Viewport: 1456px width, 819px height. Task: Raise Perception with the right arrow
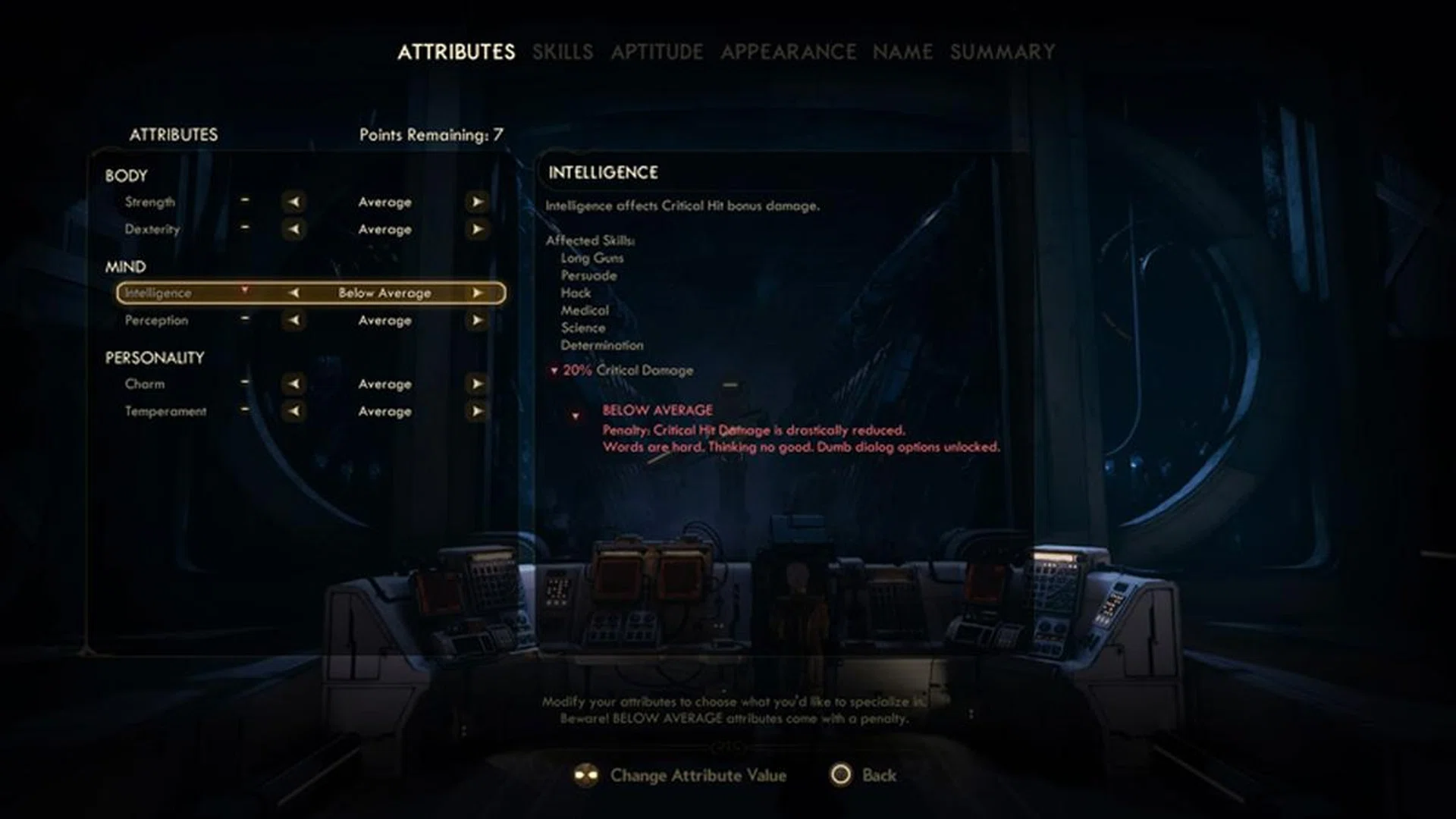(x=477, y=320)
